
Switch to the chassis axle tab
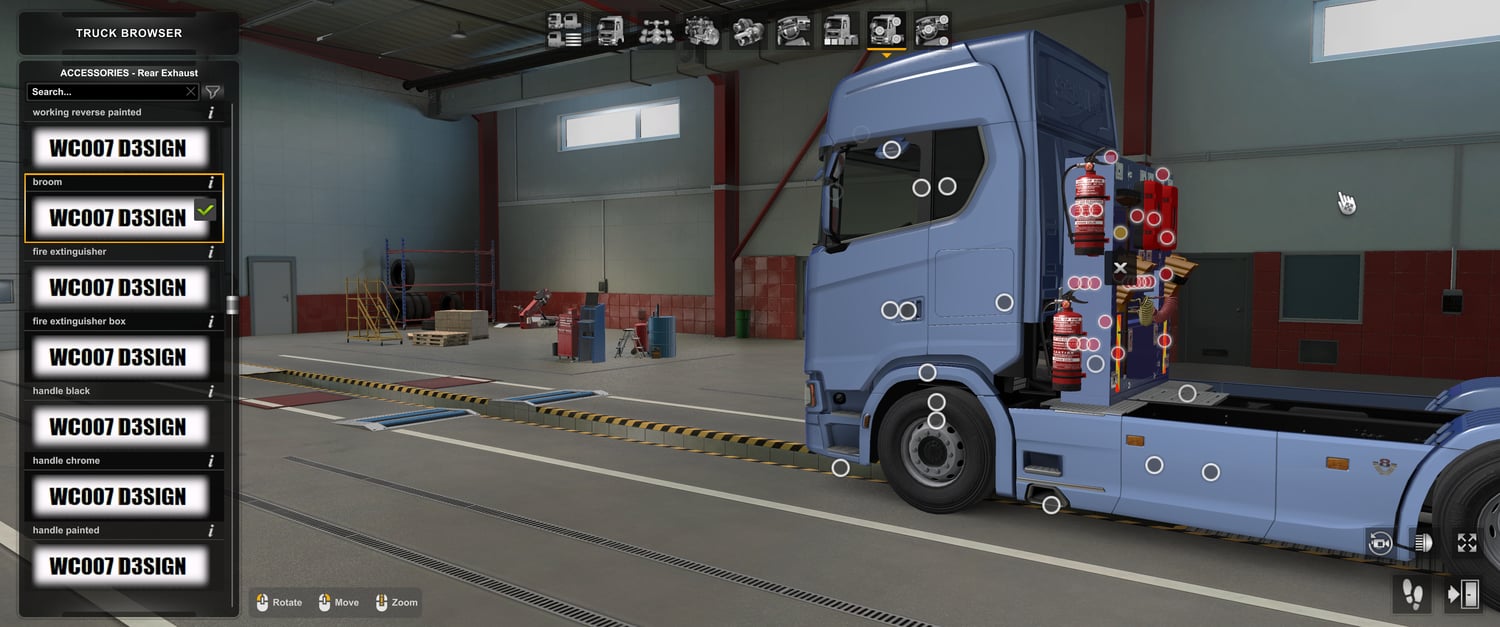point(656,31)
